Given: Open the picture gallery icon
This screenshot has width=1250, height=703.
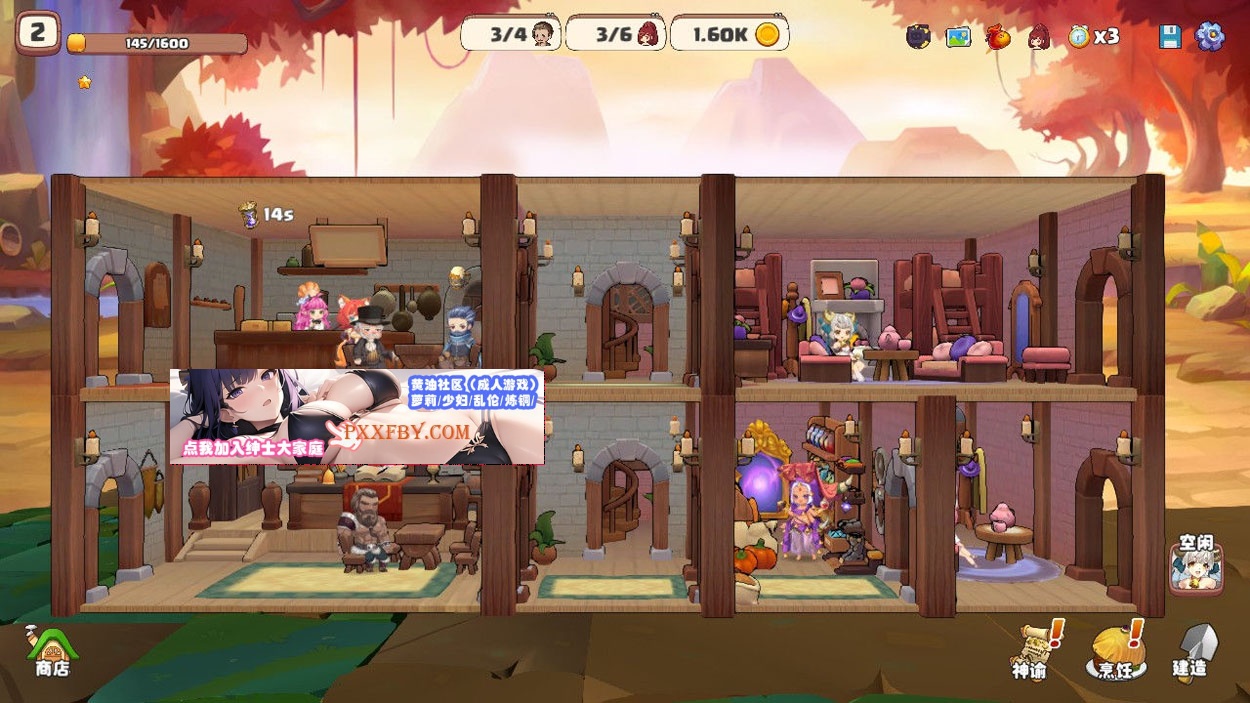Looking at the screenshot, I should 958,37.
